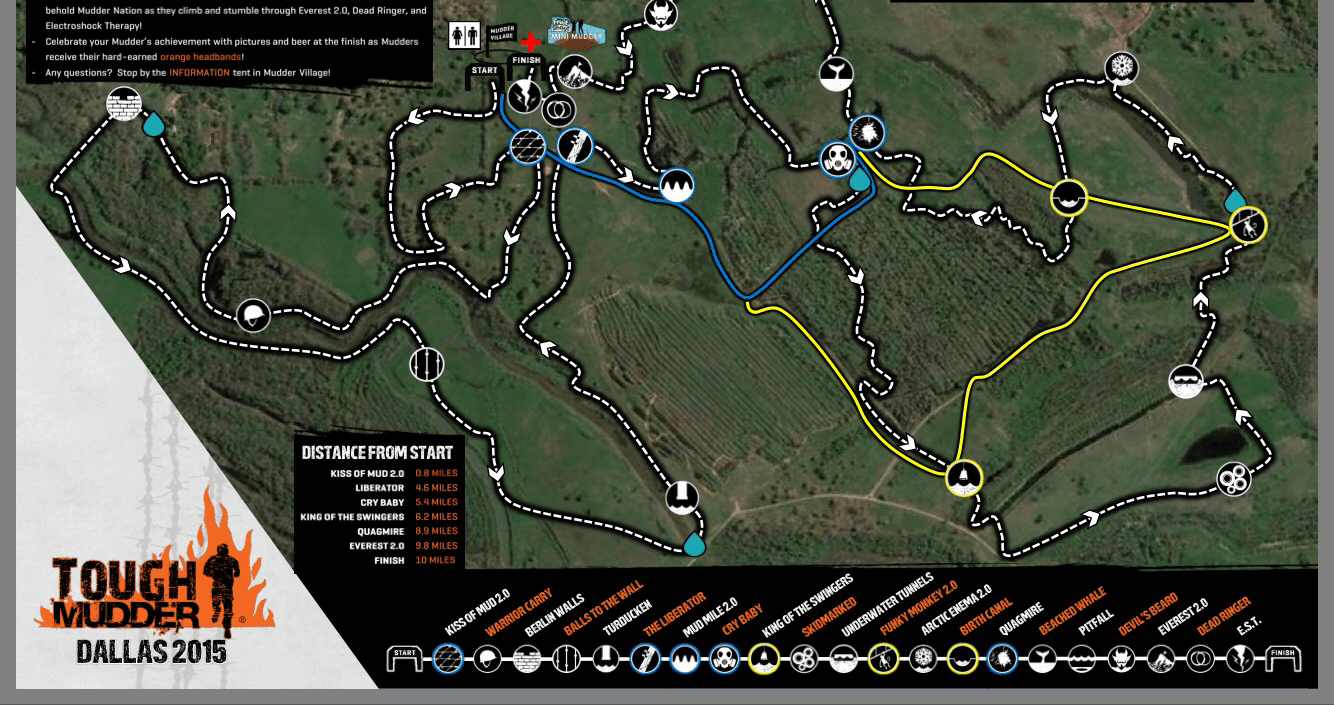Select King of the Swingers legend icon
This screenshot has height=705, width=1334.
764,659
